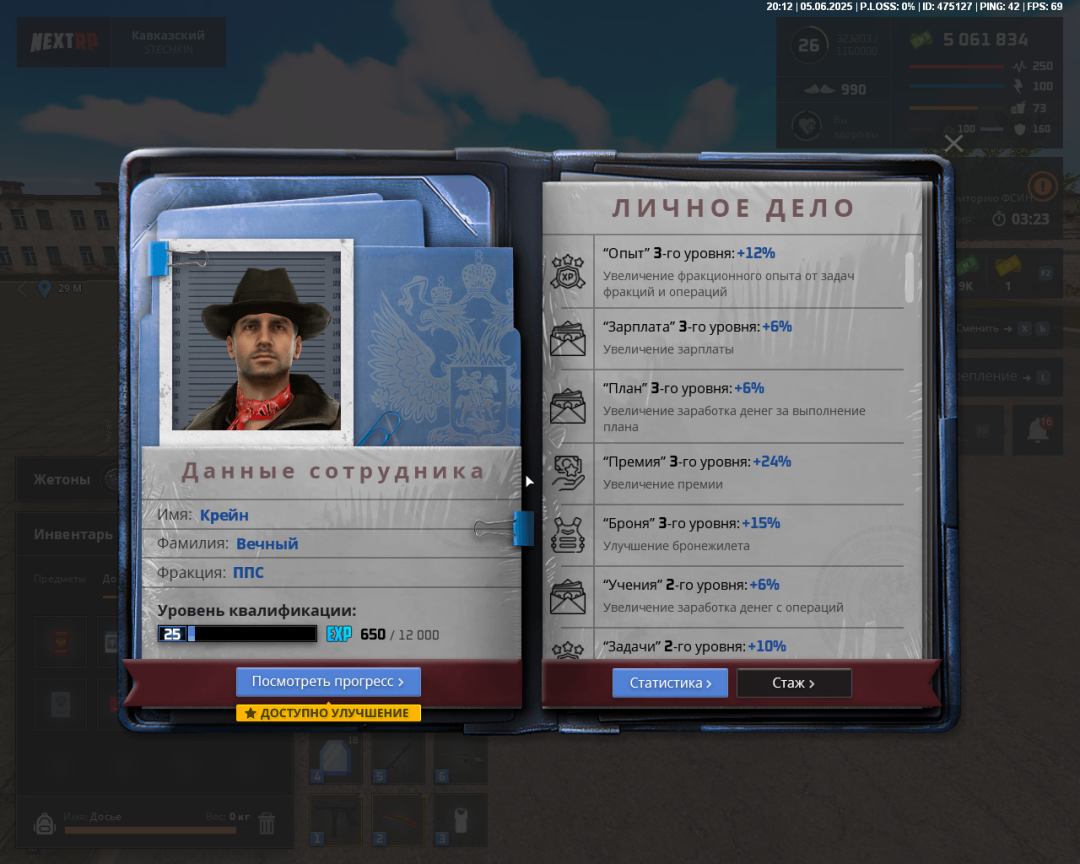
Task: Select the "Учения" level 2 perk row
Action: (727, 595)
